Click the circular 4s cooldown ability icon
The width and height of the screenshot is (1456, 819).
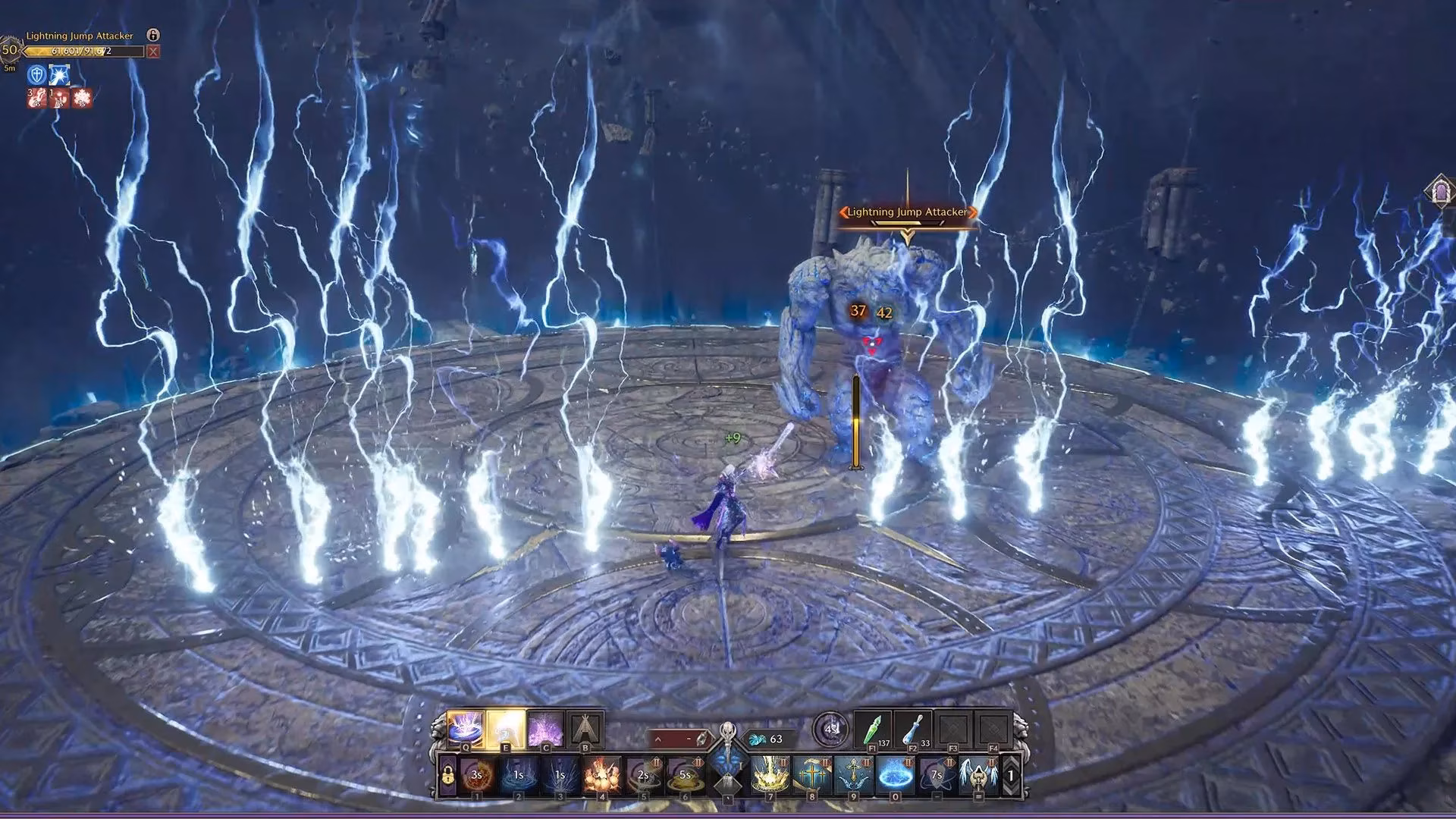pos(830,728)
